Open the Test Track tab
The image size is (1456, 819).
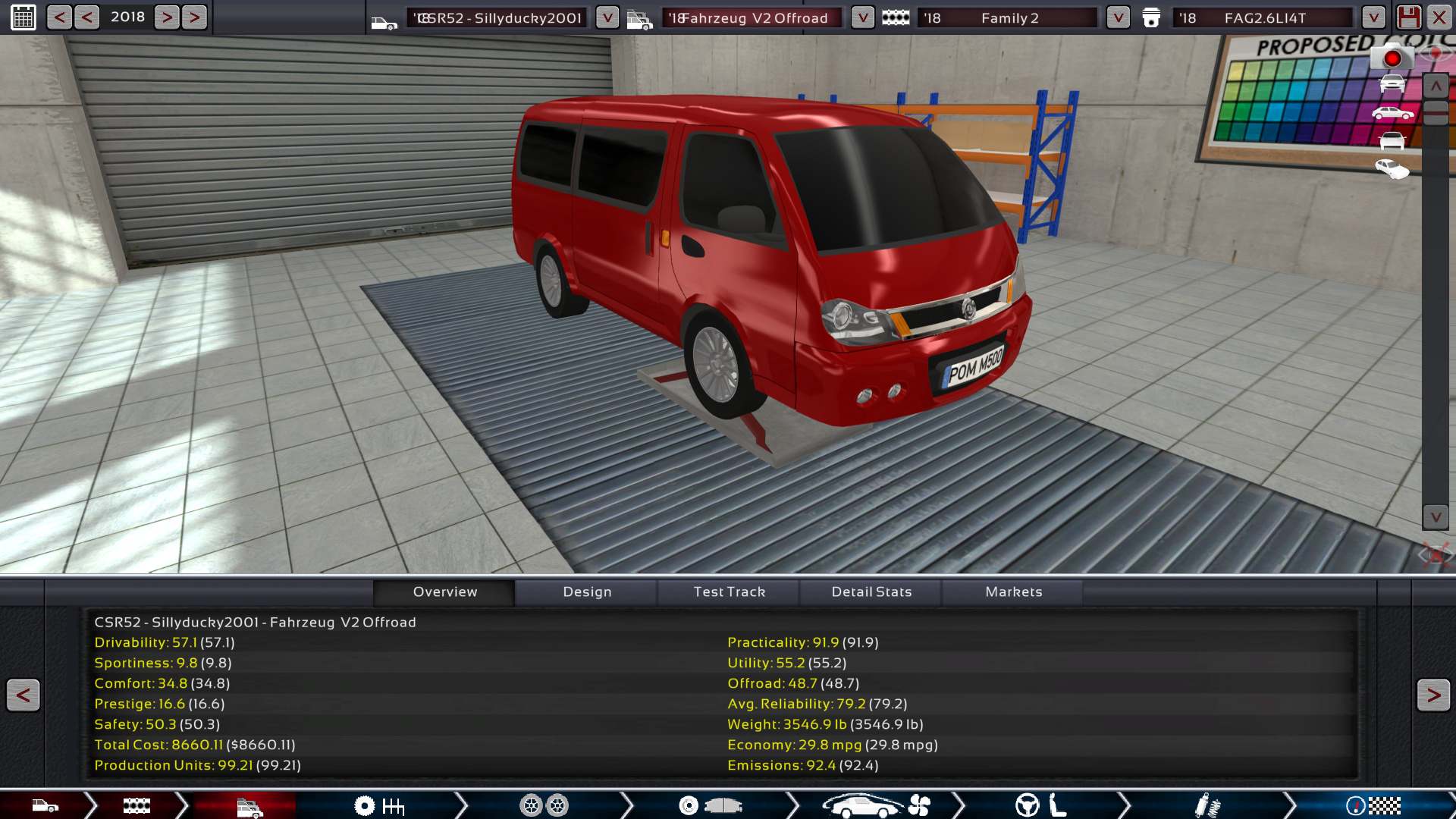(x=729, y=591)
